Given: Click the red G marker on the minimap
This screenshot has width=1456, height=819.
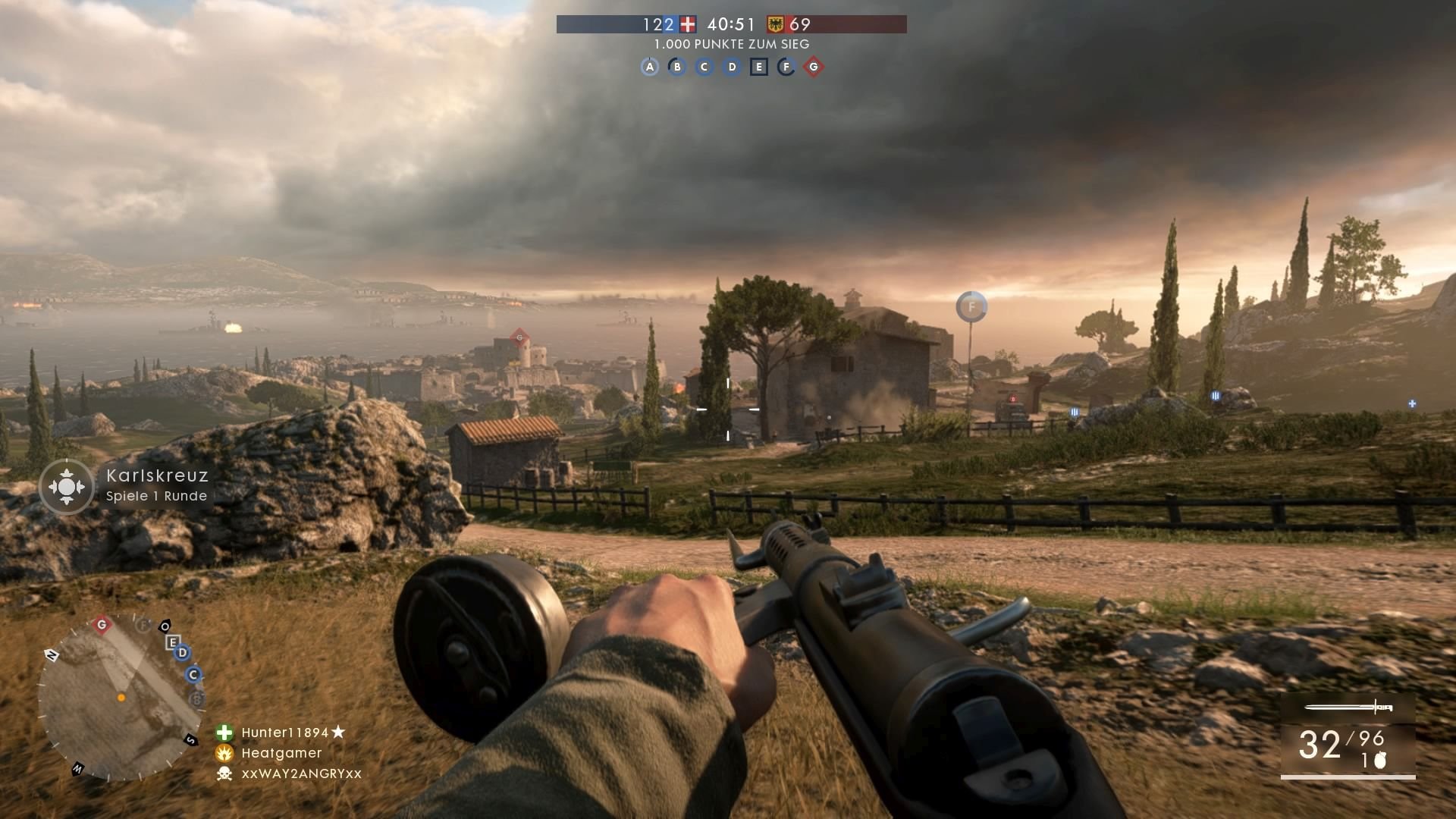Looking at the screenshot, I should (x=102, y=624).
